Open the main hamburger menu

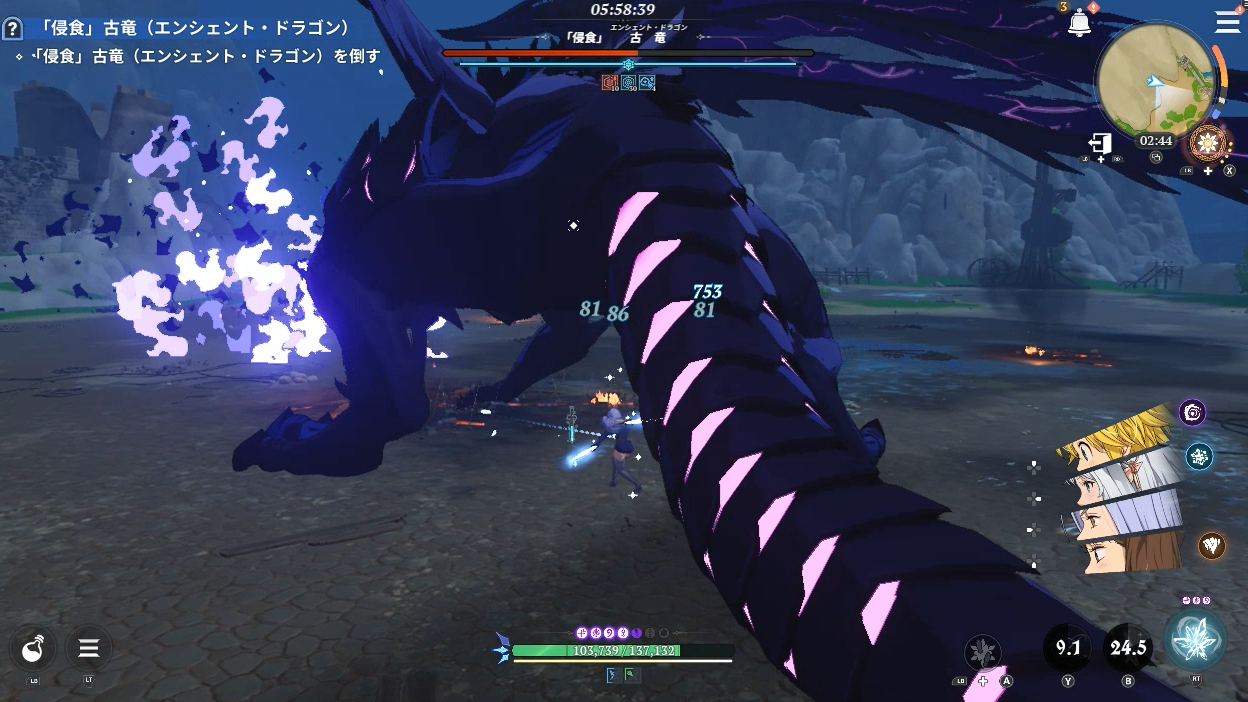(1227, 22)
